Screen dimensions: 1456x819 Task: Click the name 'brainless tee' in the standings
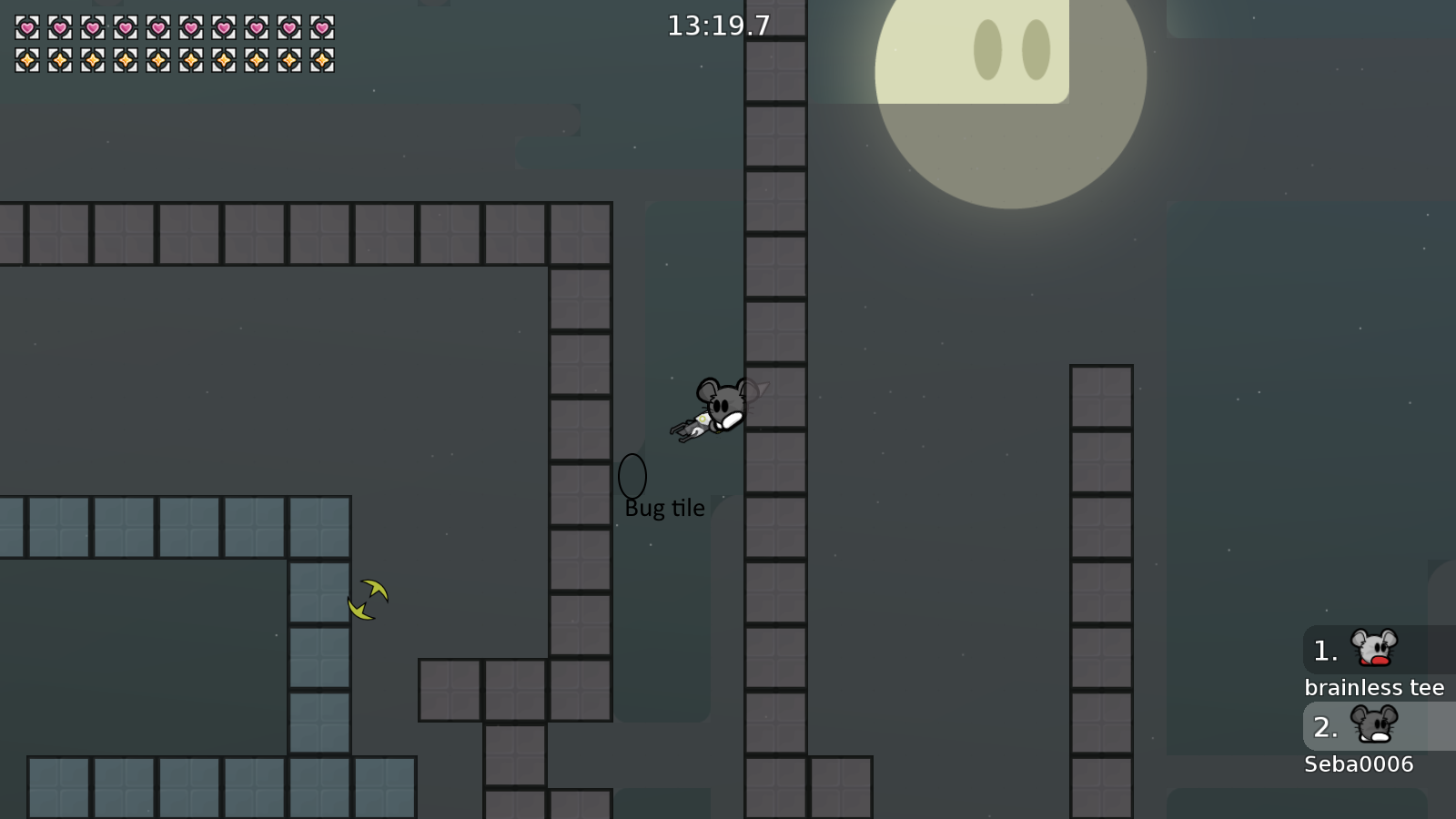pos(1375,688)
